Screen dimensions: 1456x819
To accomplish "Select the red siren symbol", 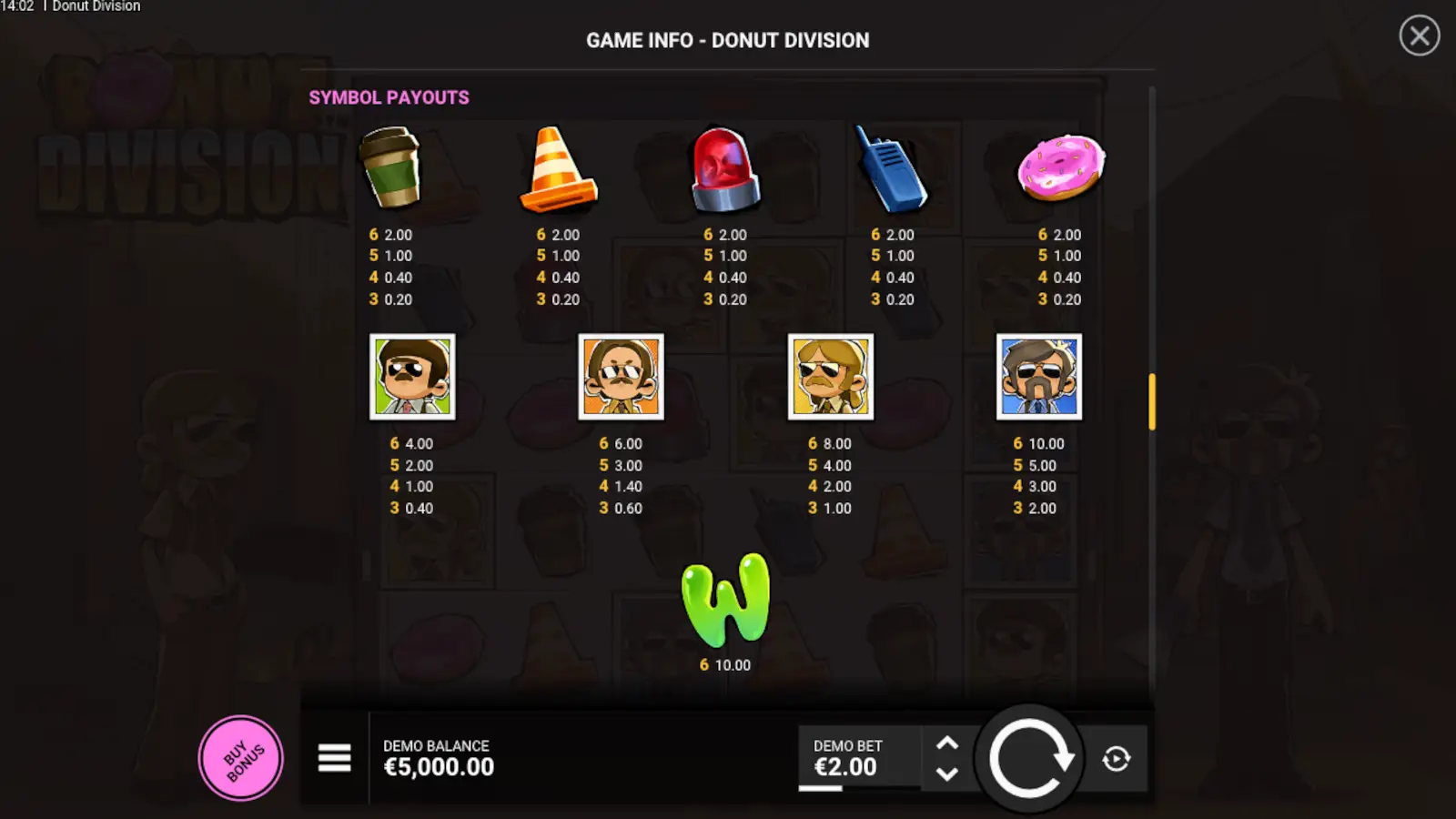I will click(723, 168).
